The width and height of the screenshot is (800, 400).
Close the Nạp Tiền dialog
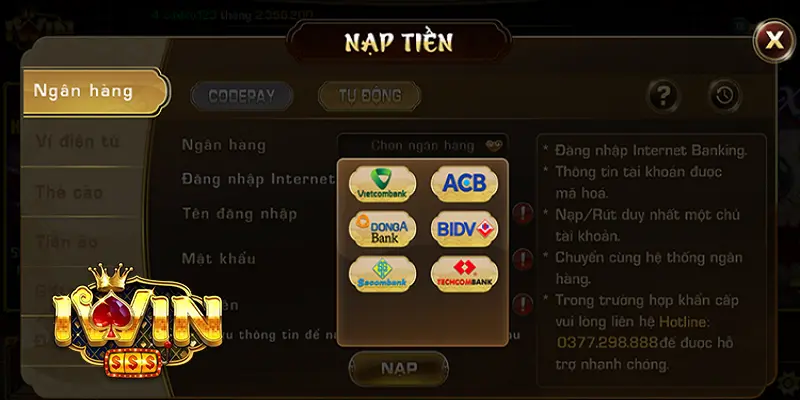773,40
